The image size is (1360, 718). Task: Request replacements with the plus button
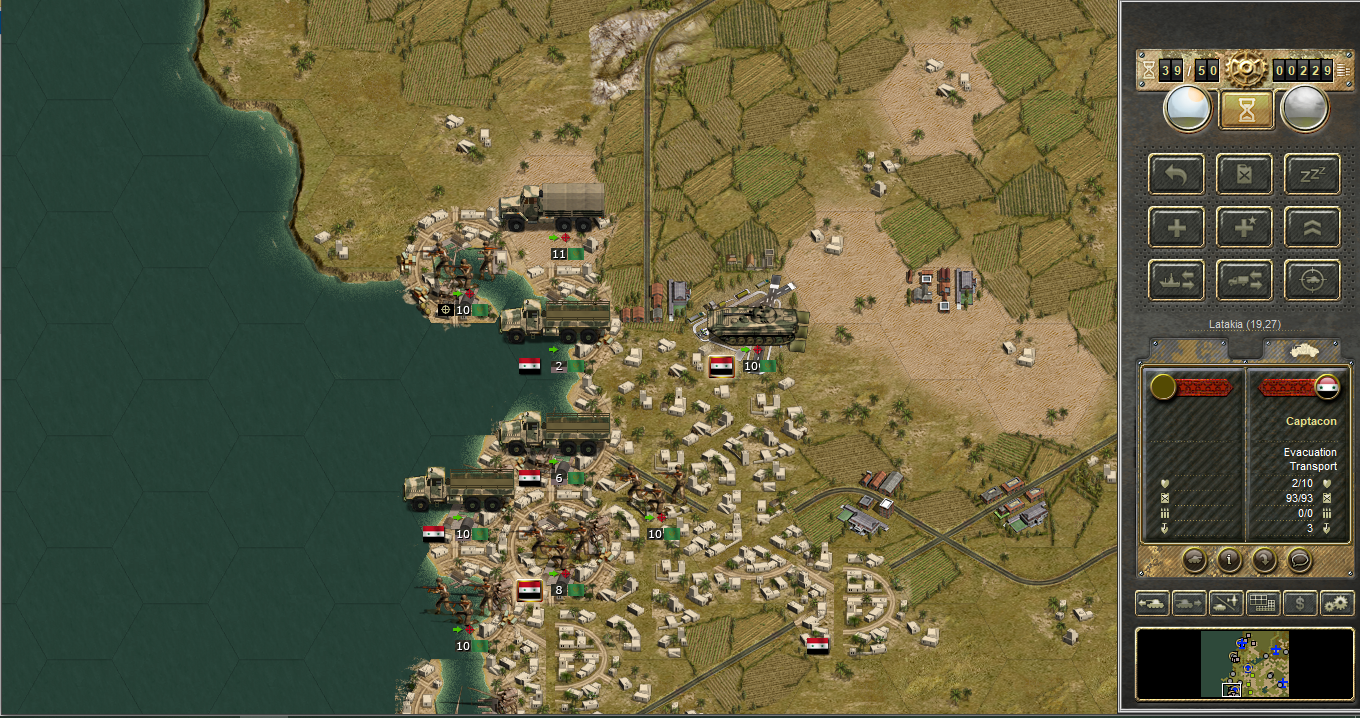[x=1177, y=228]
